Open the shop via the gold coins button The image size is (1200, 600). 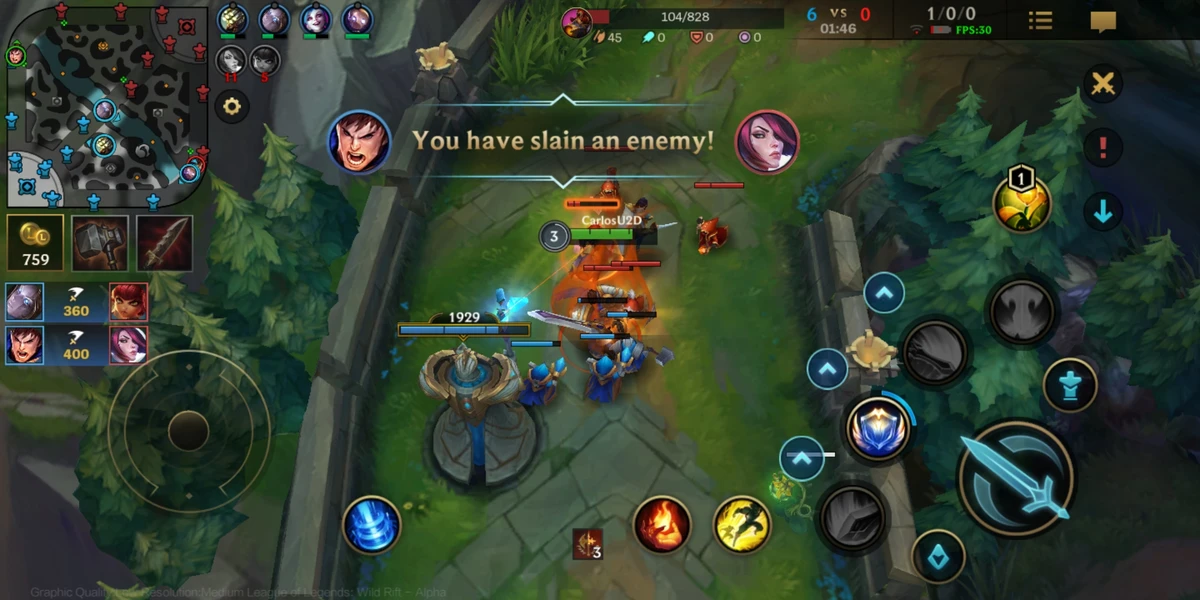(35, 243)
